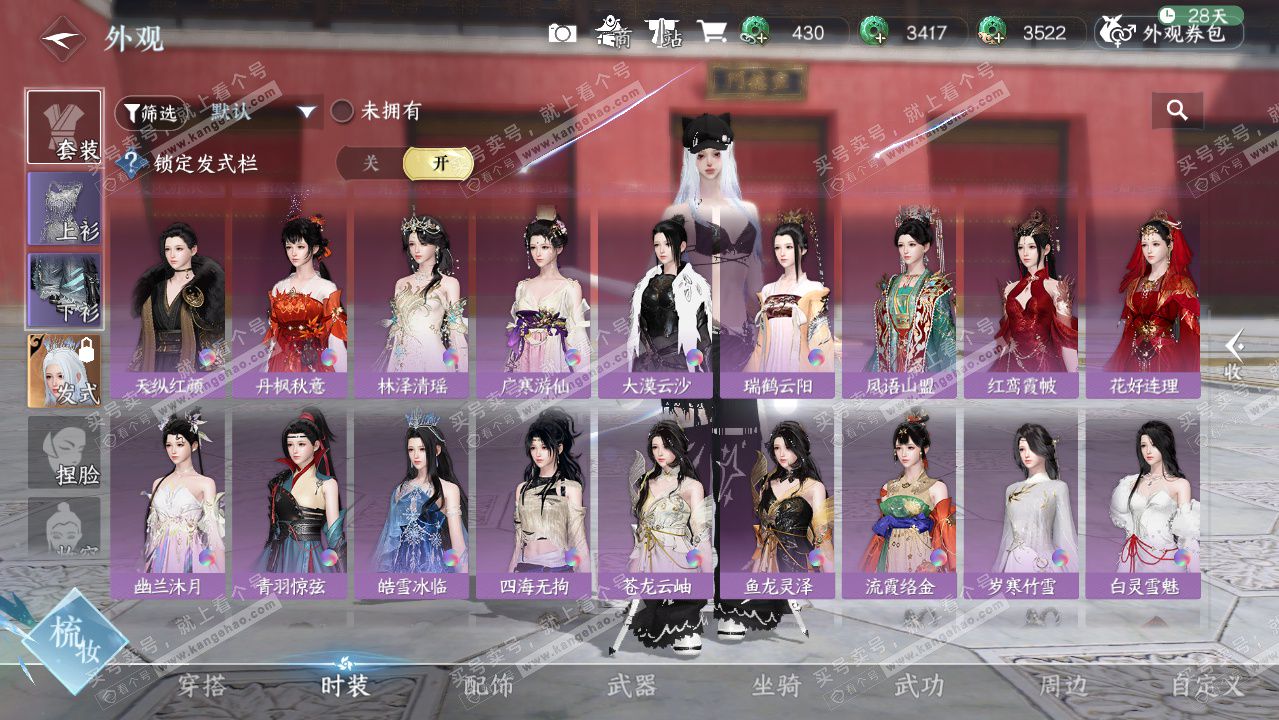Click the camera screenshot icon
The image size is (1279, 720).
point(562,33)
